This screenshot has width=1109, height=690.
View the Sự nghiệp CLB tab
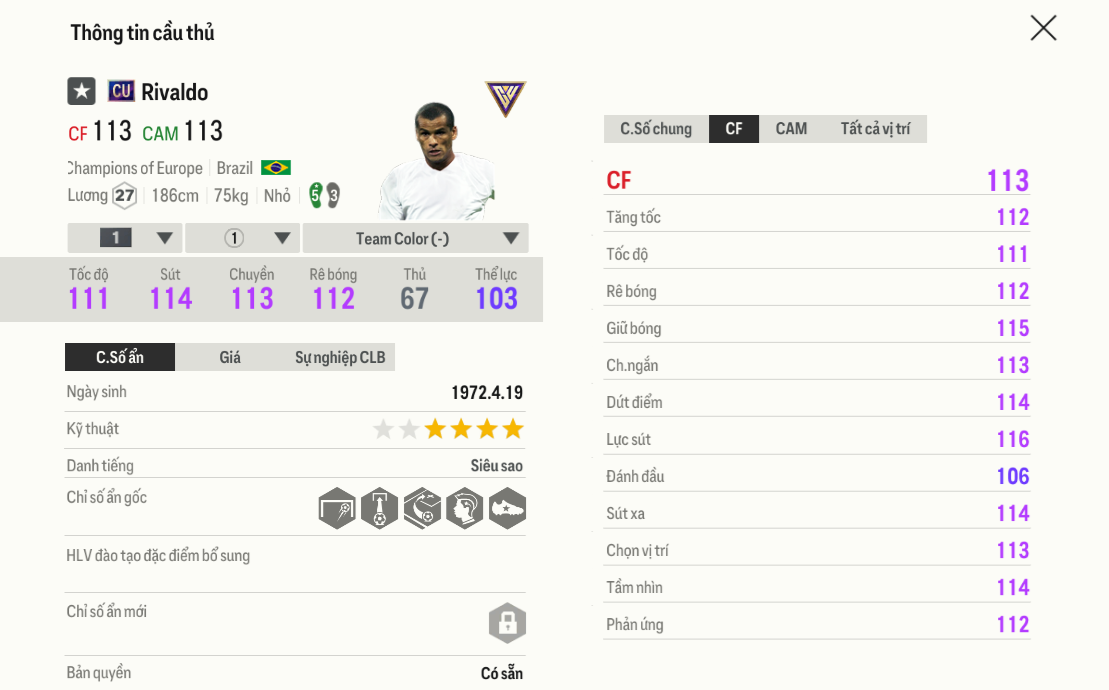click(x=340, y=357)
